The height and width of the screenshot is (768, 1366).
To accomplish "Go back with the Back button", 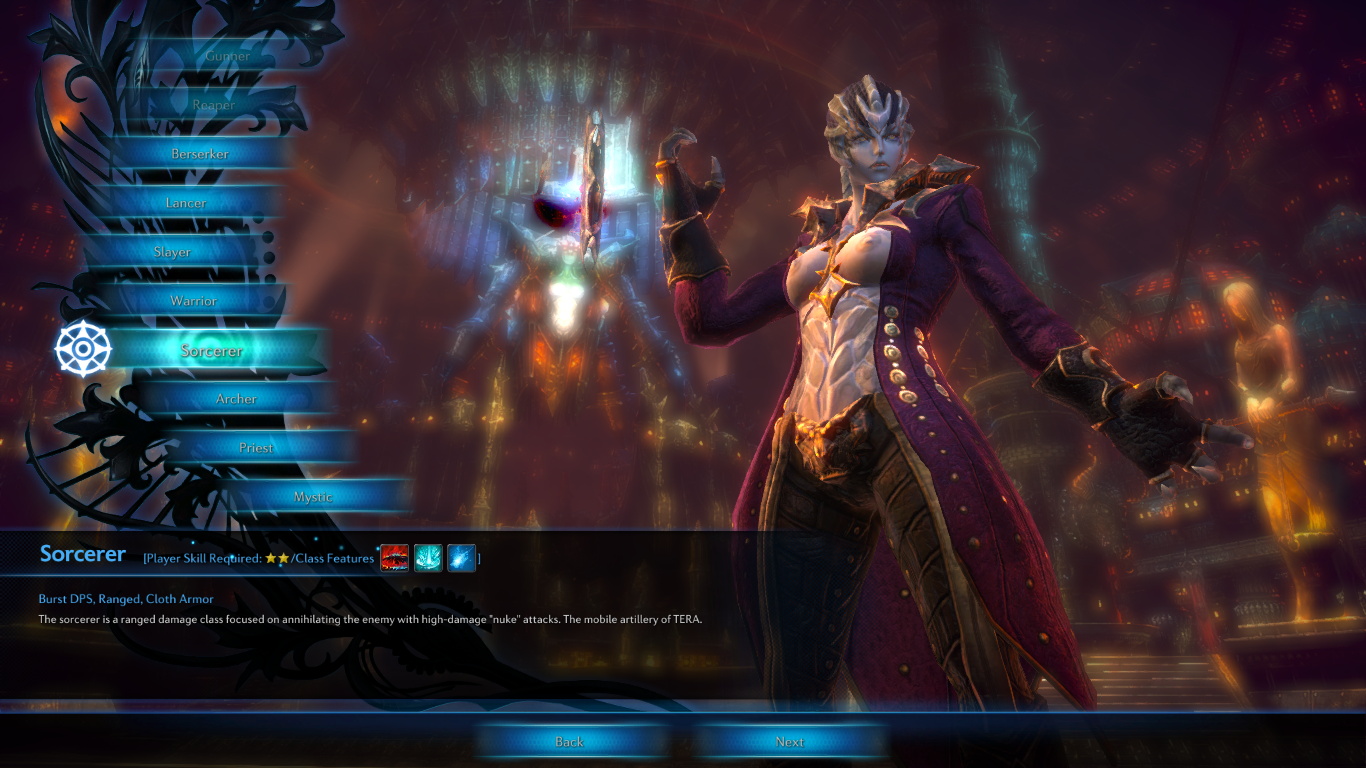I will click(x=569, y=742).
